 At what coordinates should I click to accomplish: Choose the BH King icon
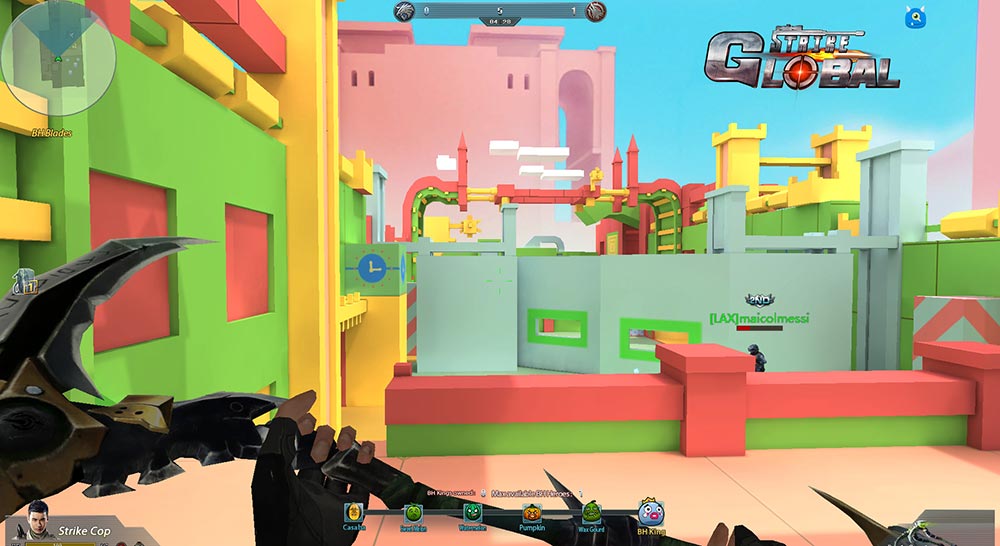tap(651, 512)
